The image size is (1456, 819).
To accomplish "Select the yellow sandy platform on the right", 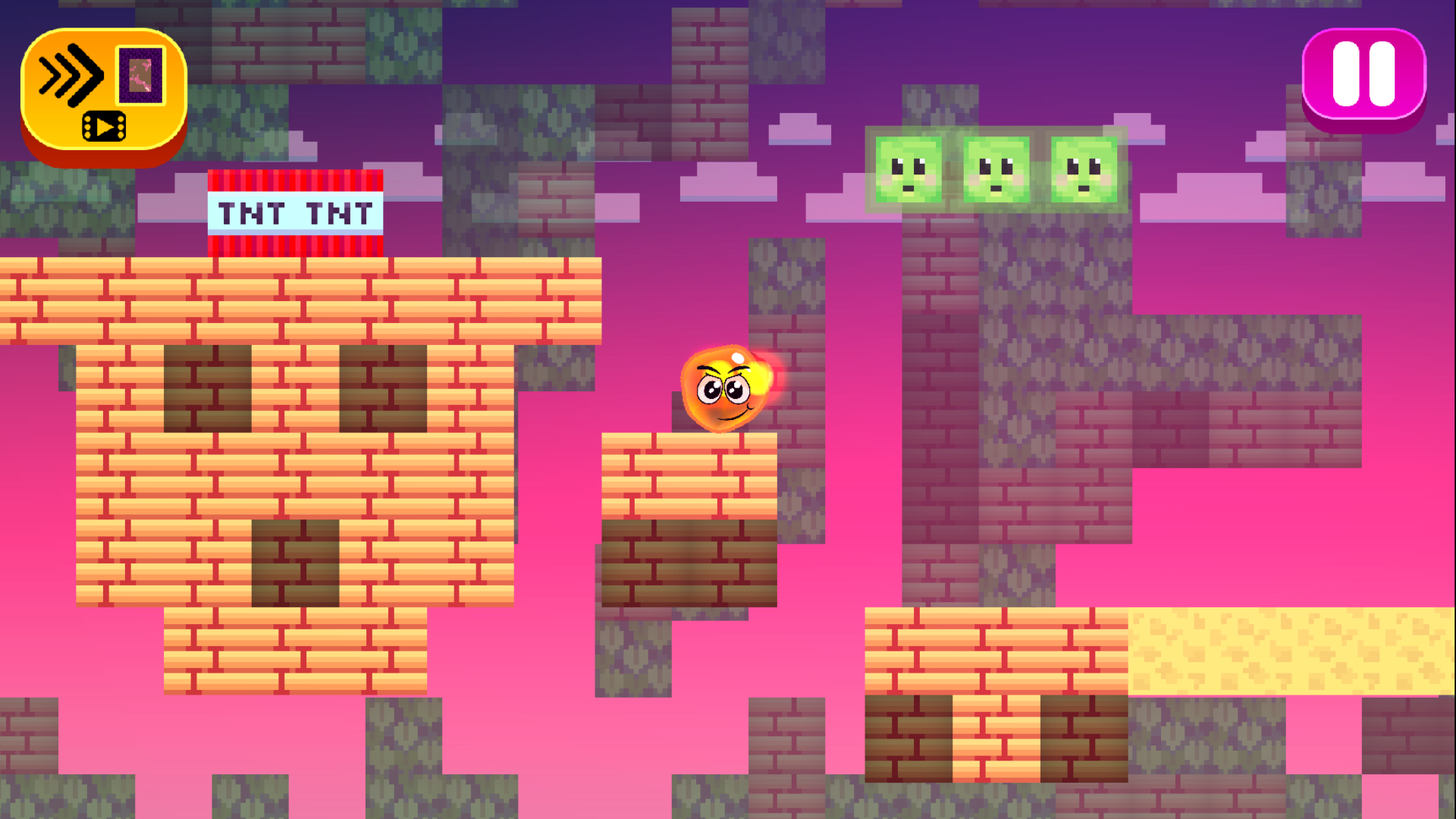I will [x=1289, y=652].
